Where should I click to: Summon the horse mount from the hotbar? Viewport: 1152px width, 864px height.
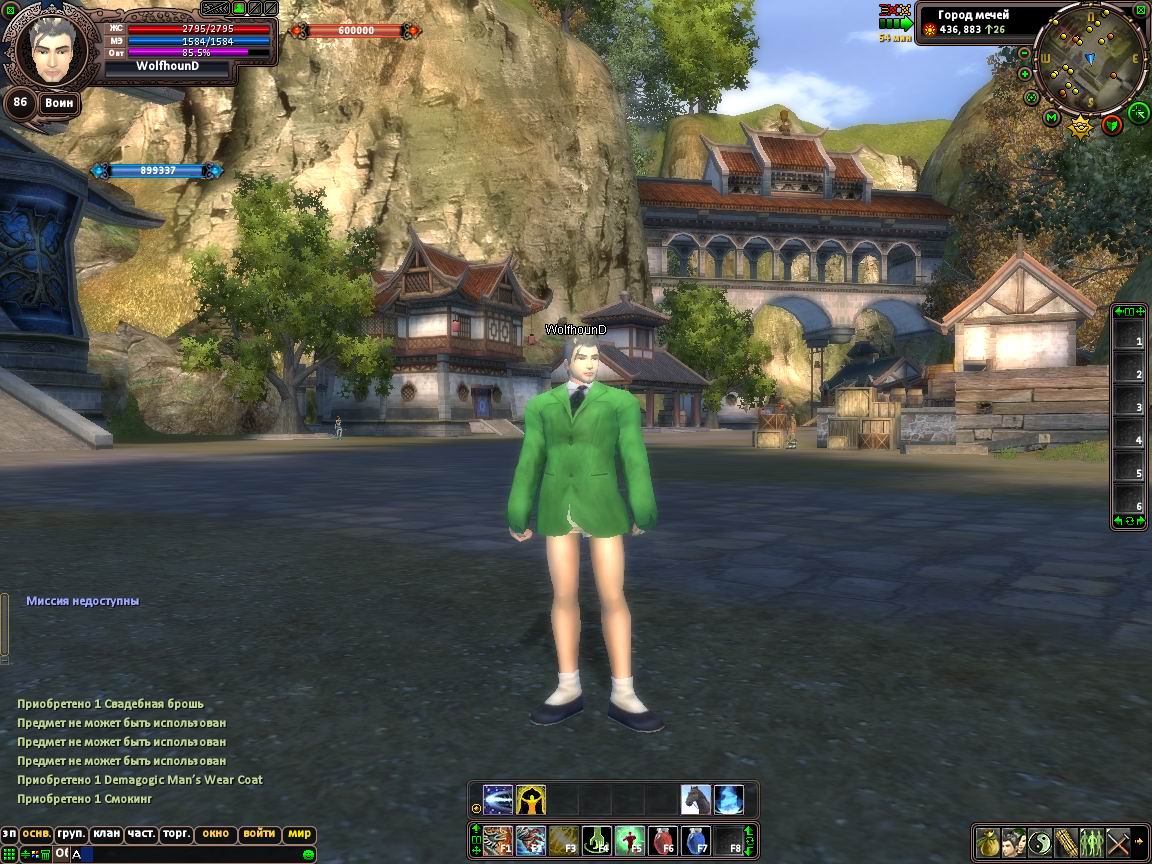pos(696,799)
